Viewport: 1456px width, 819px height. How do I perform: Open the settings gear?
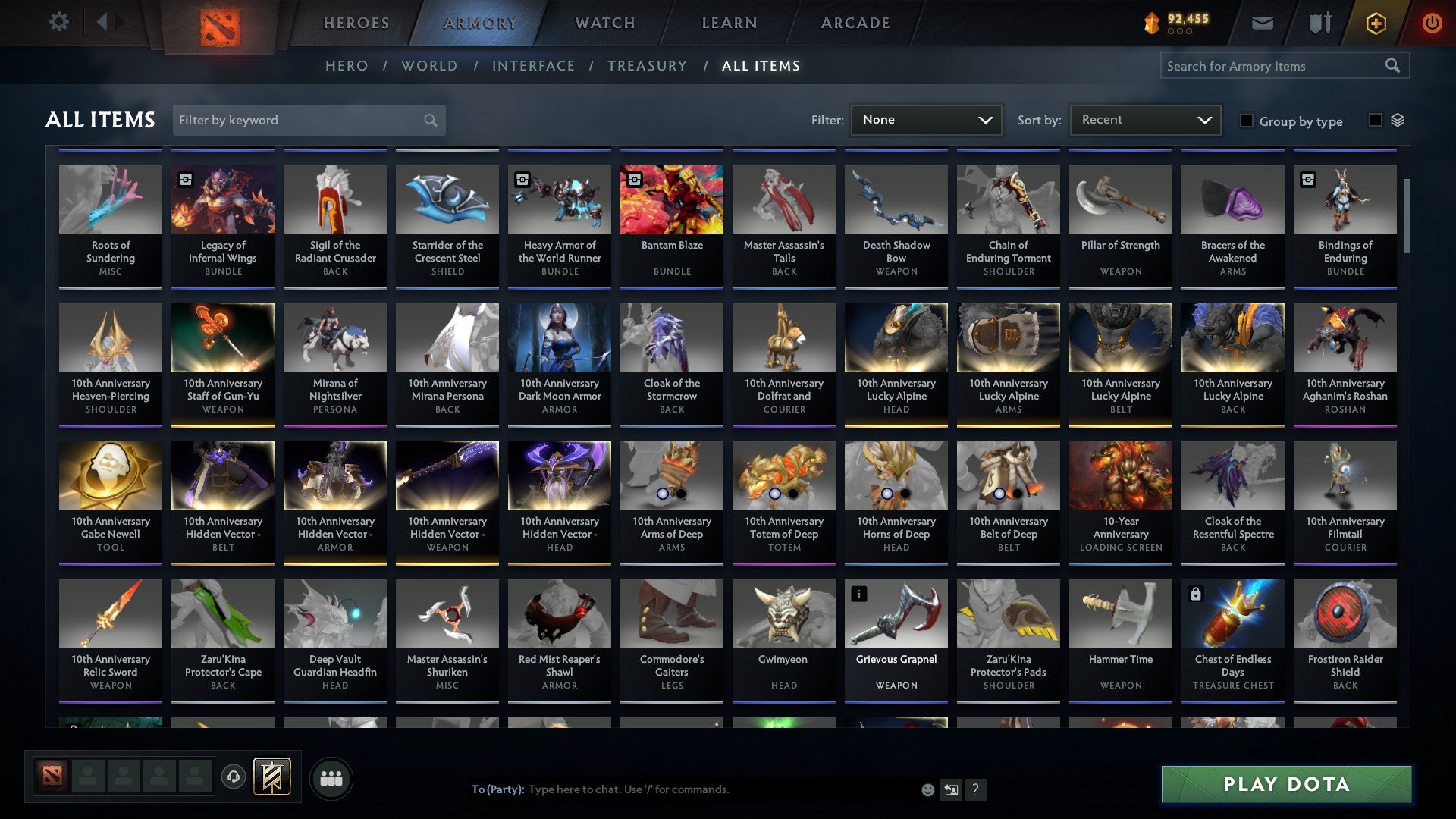(x=58, y=22)
